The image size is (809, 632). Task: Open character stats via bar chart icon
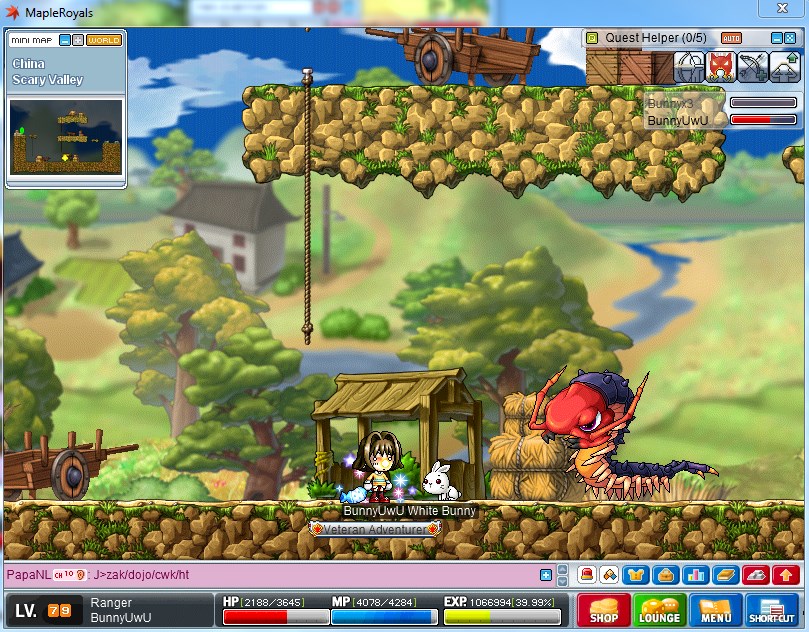pos(696,575)
